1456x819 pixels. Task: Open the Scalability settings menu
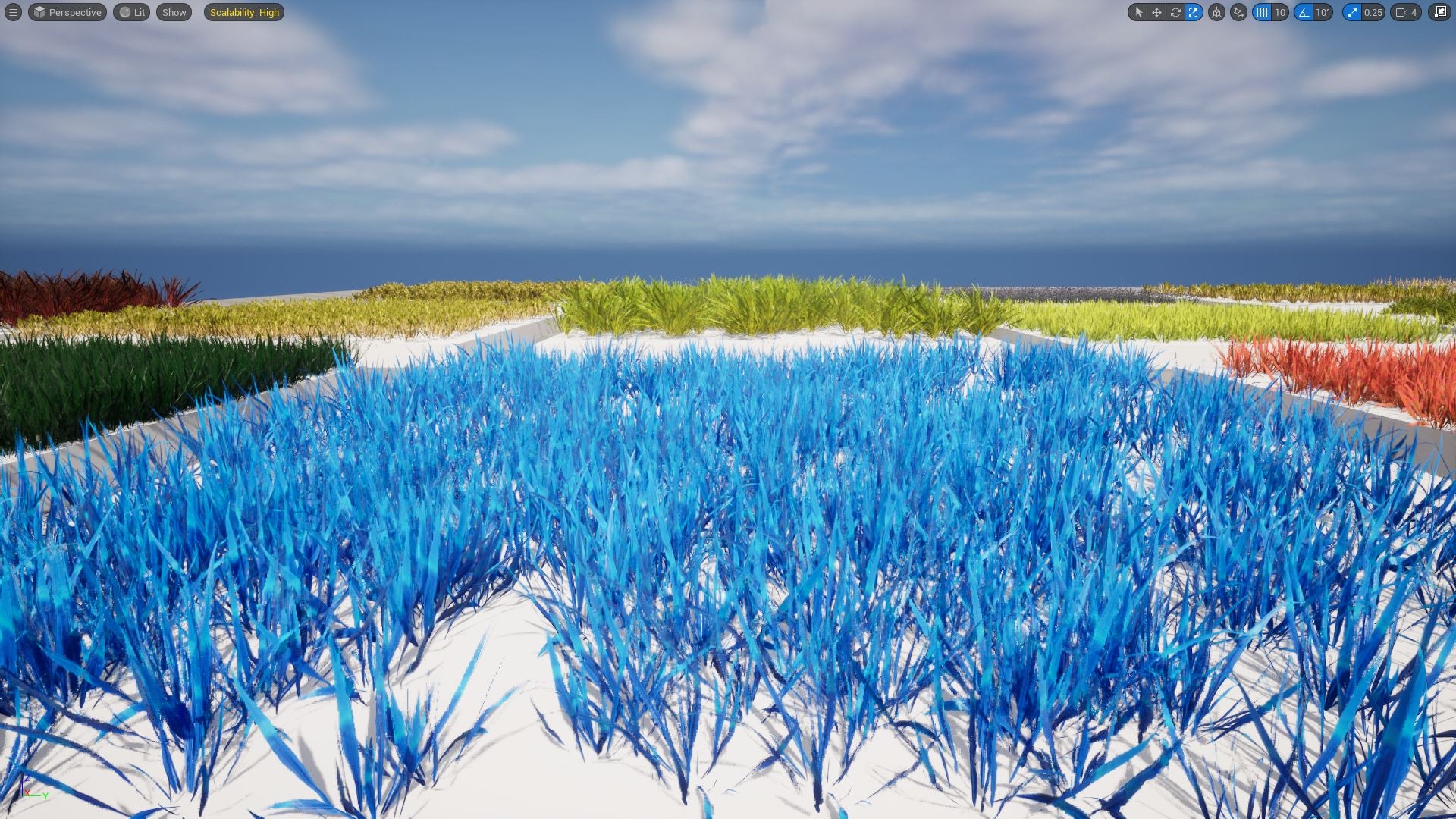pos(244,12)
